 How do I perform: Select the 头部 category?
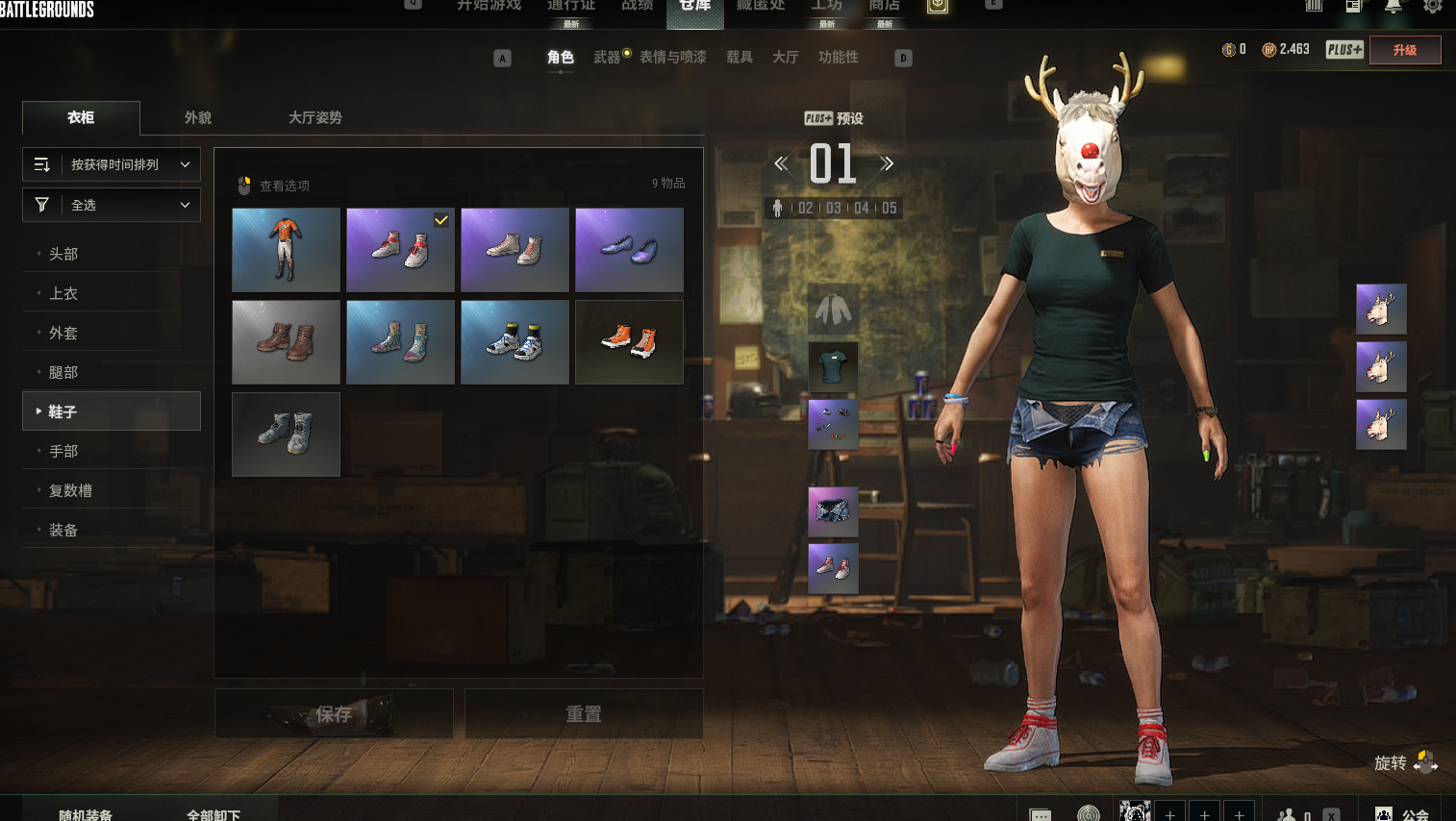point(63,254)
